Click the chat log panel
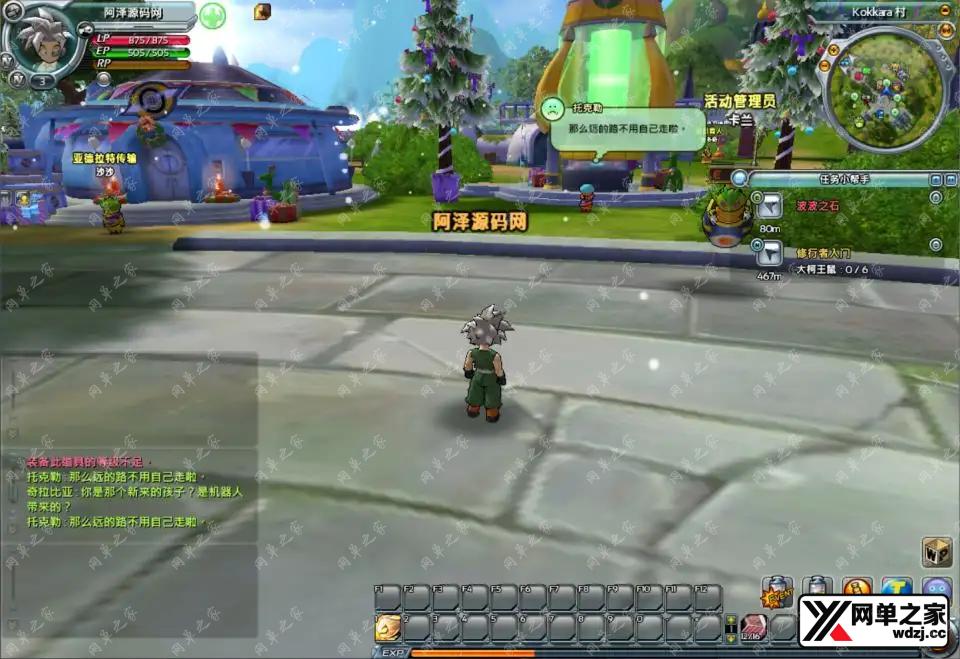 pyautogui.click(x=130, y=490)
